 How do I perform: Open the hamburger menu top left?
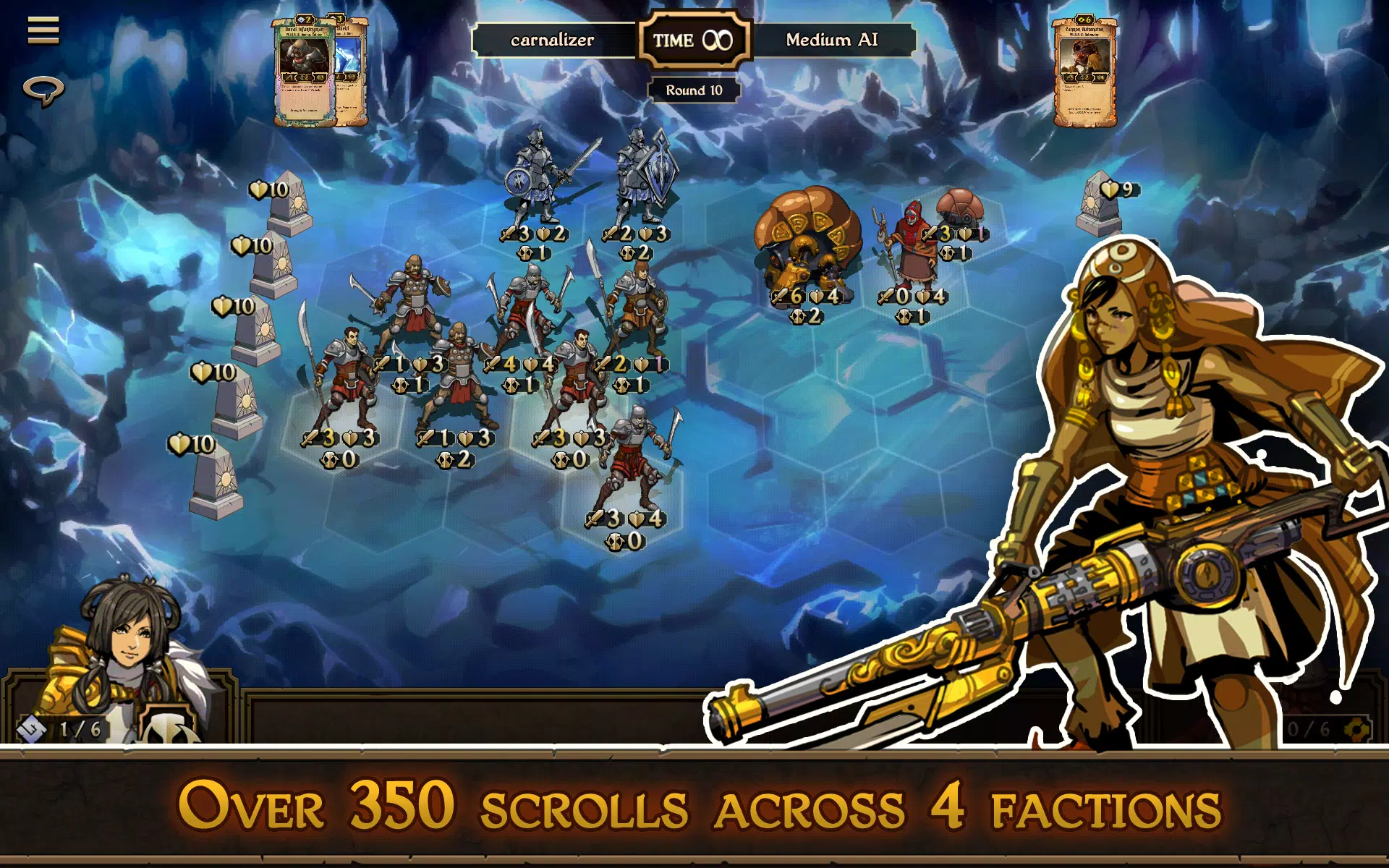43,30
